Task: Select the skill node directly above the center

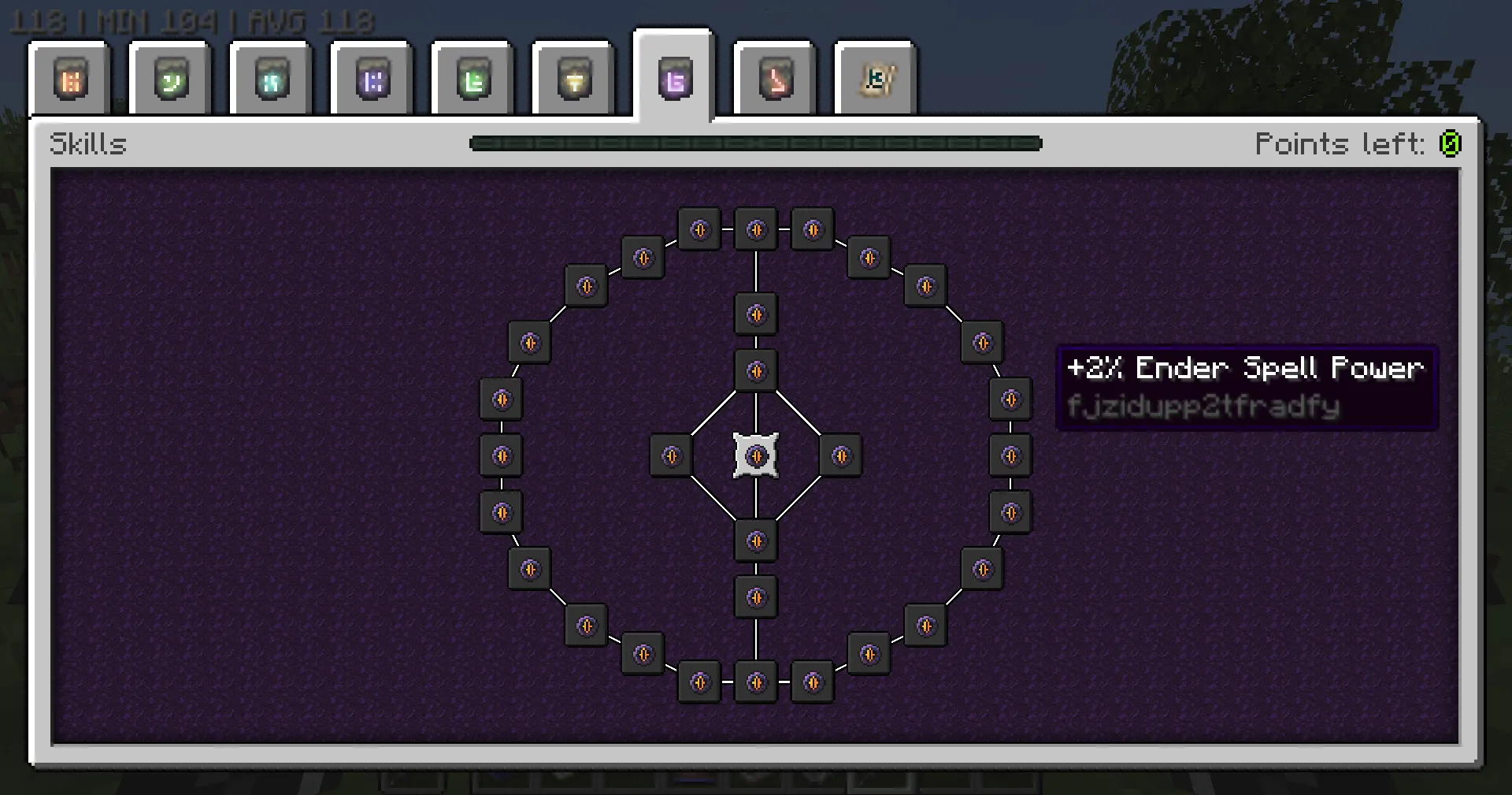Action: [x=755, y=370]
